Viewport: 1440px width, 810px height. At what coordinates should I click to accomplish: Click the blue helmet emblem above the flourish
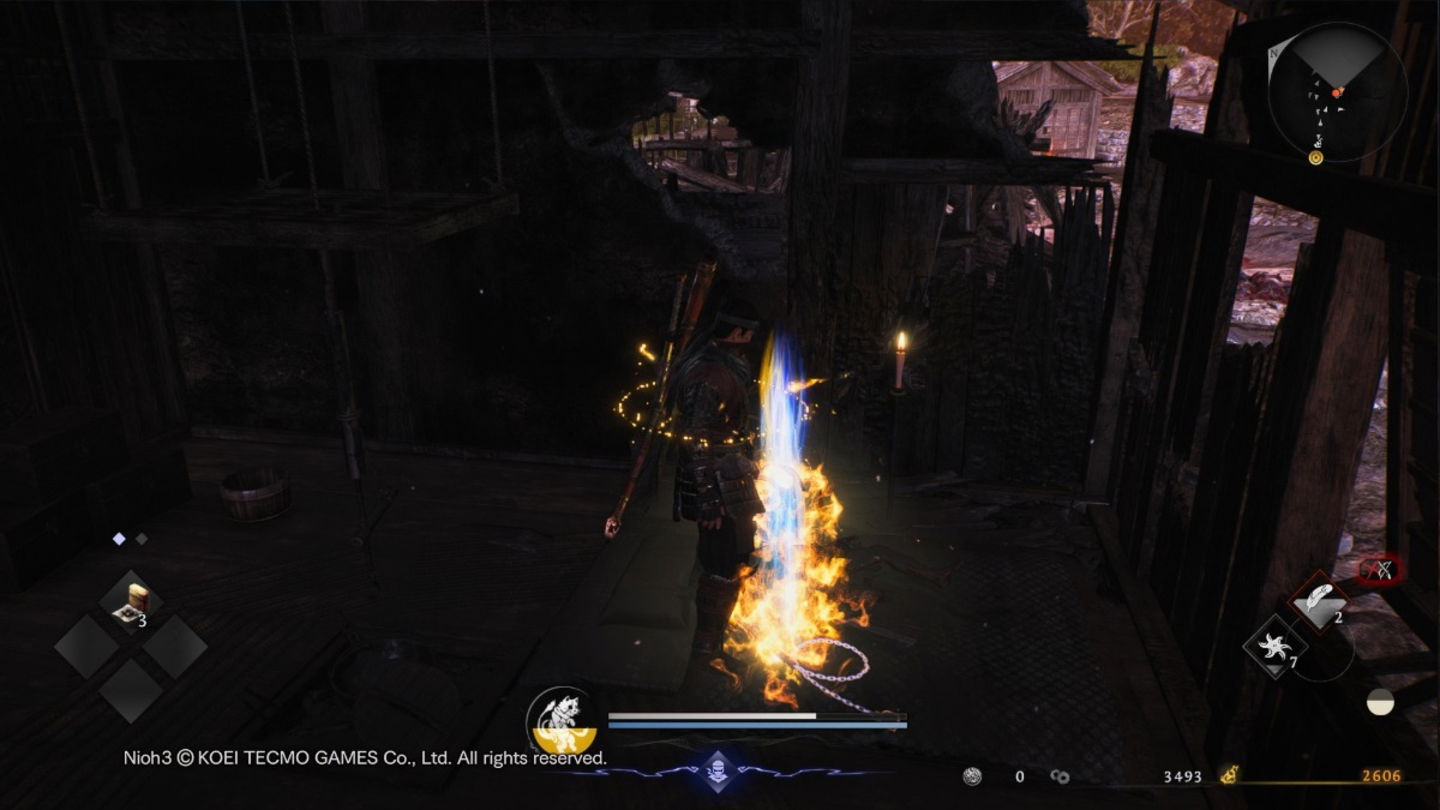pyautogui.click(x=719, y=770)
